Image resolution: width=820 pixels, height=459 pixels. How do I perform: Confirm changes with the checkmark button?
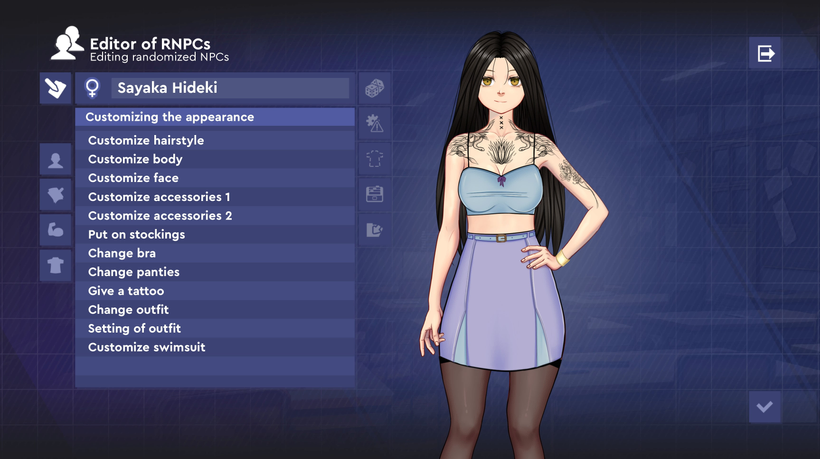[765, 407]
